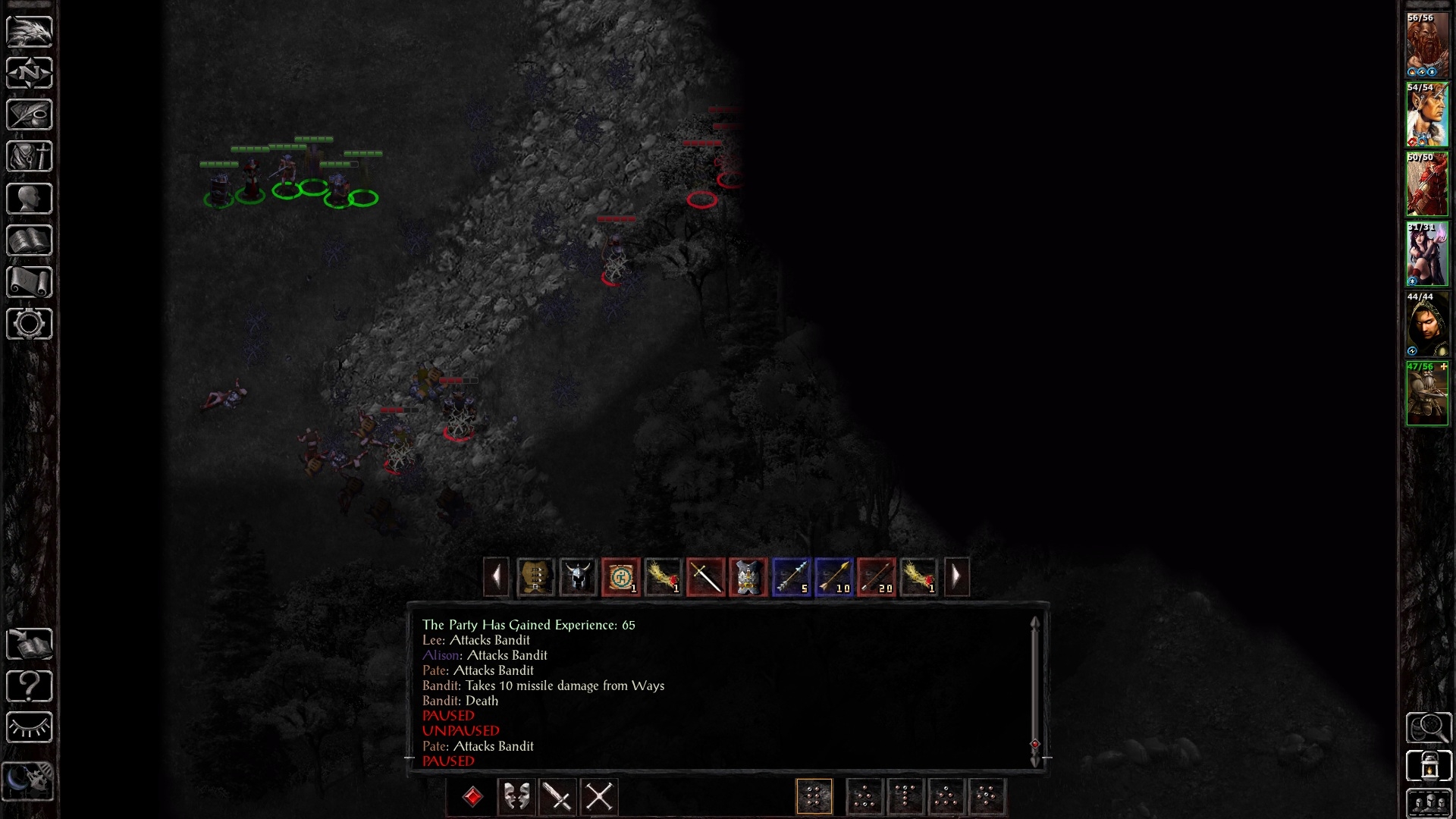Click the two masks dialogue button
1456x819 pixels.
click(x=516, y=797)
